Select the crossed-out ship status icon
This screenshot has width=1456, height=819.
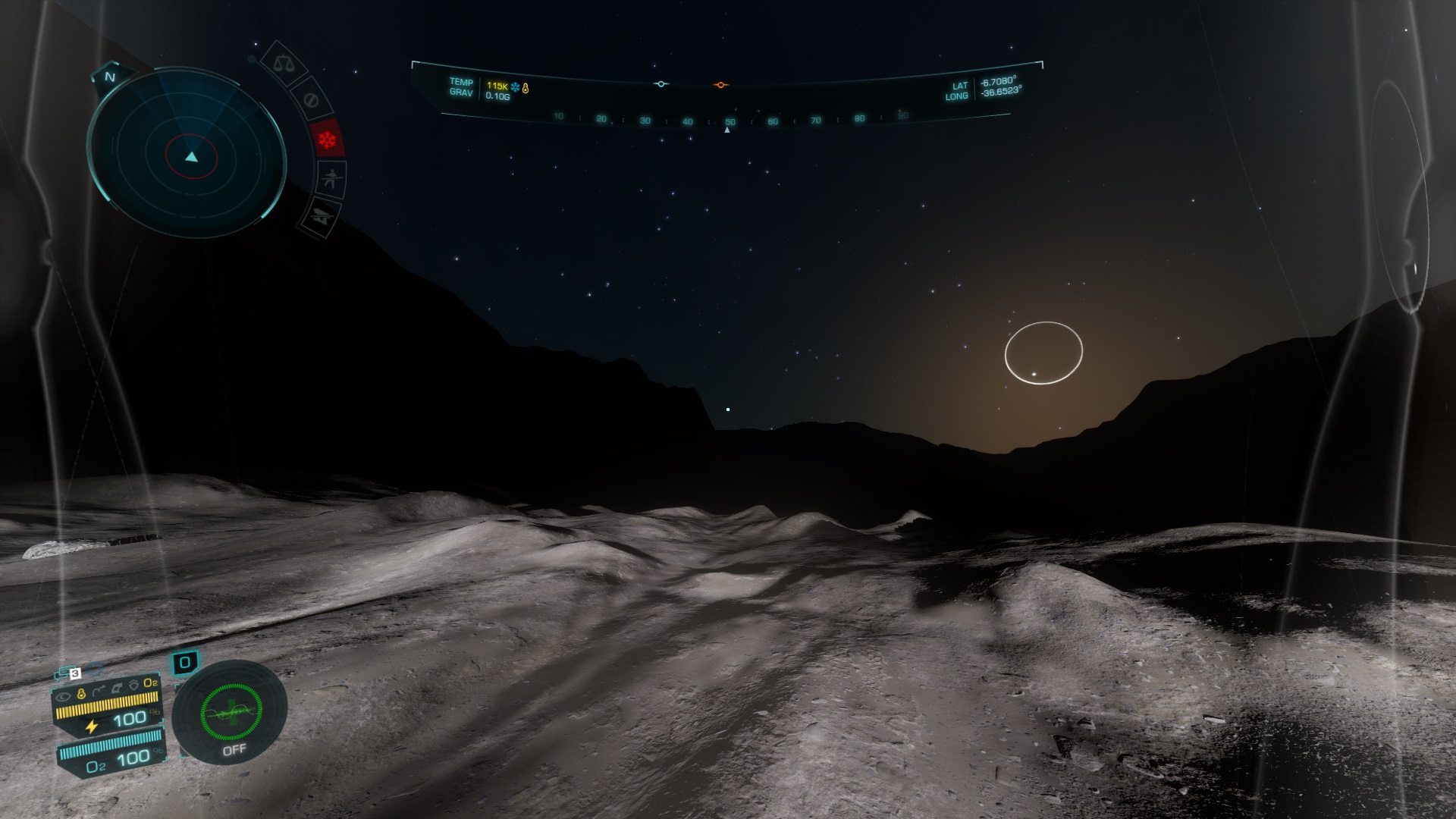click(321, 218)
